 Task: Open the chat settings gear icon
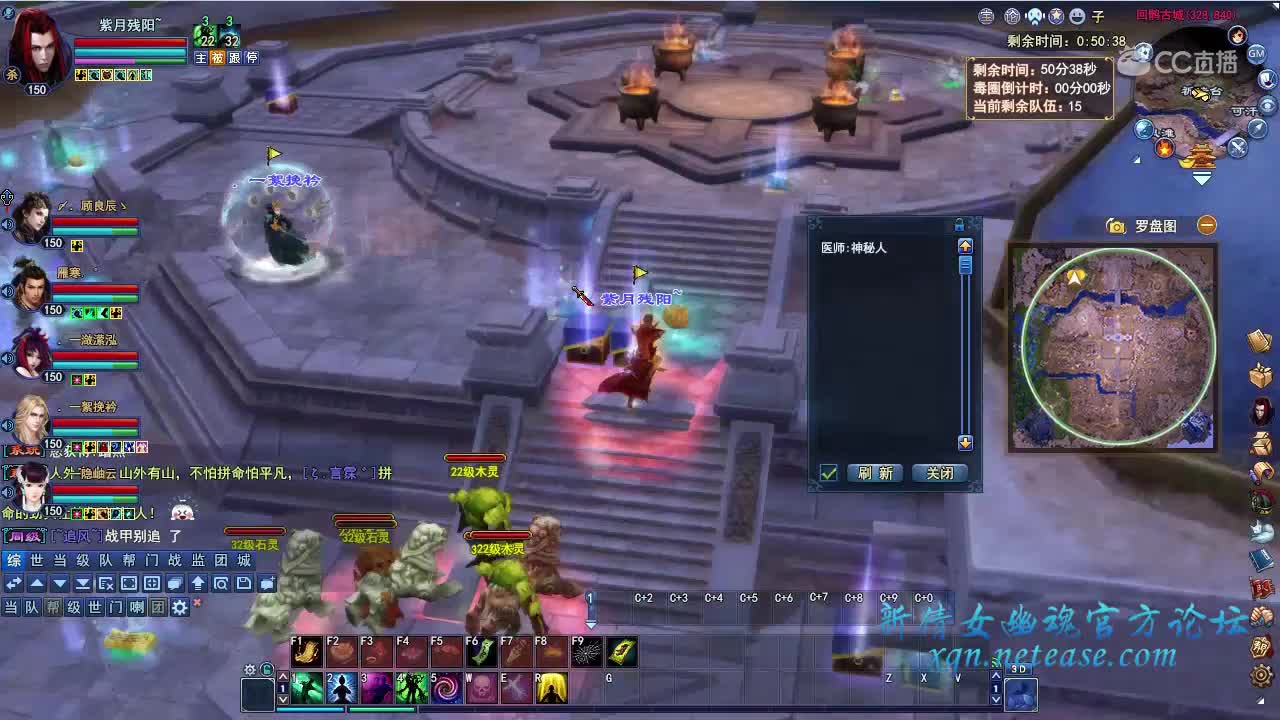pyautogui.click(x=178, y=605)
